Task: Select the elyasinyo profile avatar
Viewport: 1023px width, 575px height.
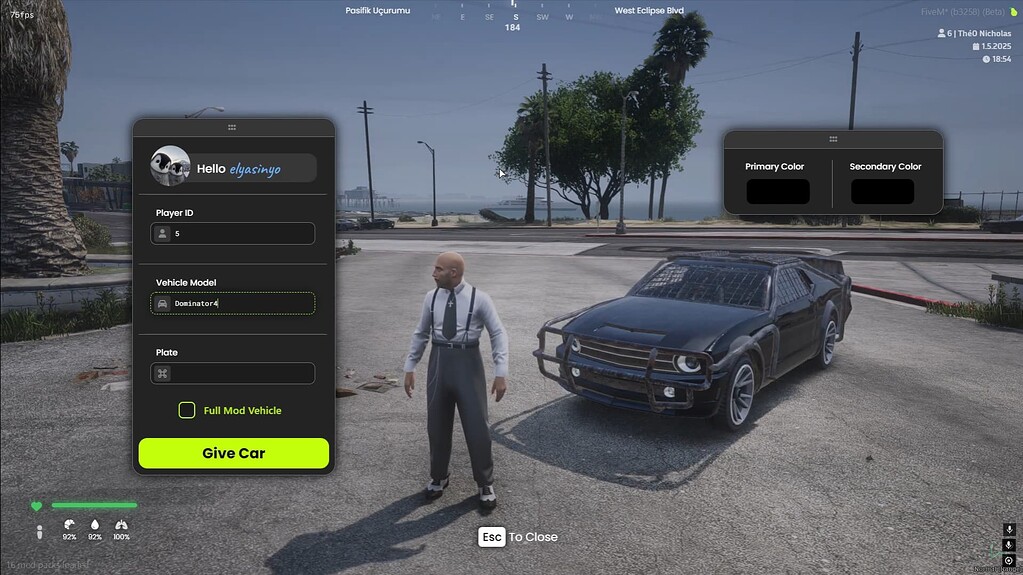Action: [x=170, y=166]
